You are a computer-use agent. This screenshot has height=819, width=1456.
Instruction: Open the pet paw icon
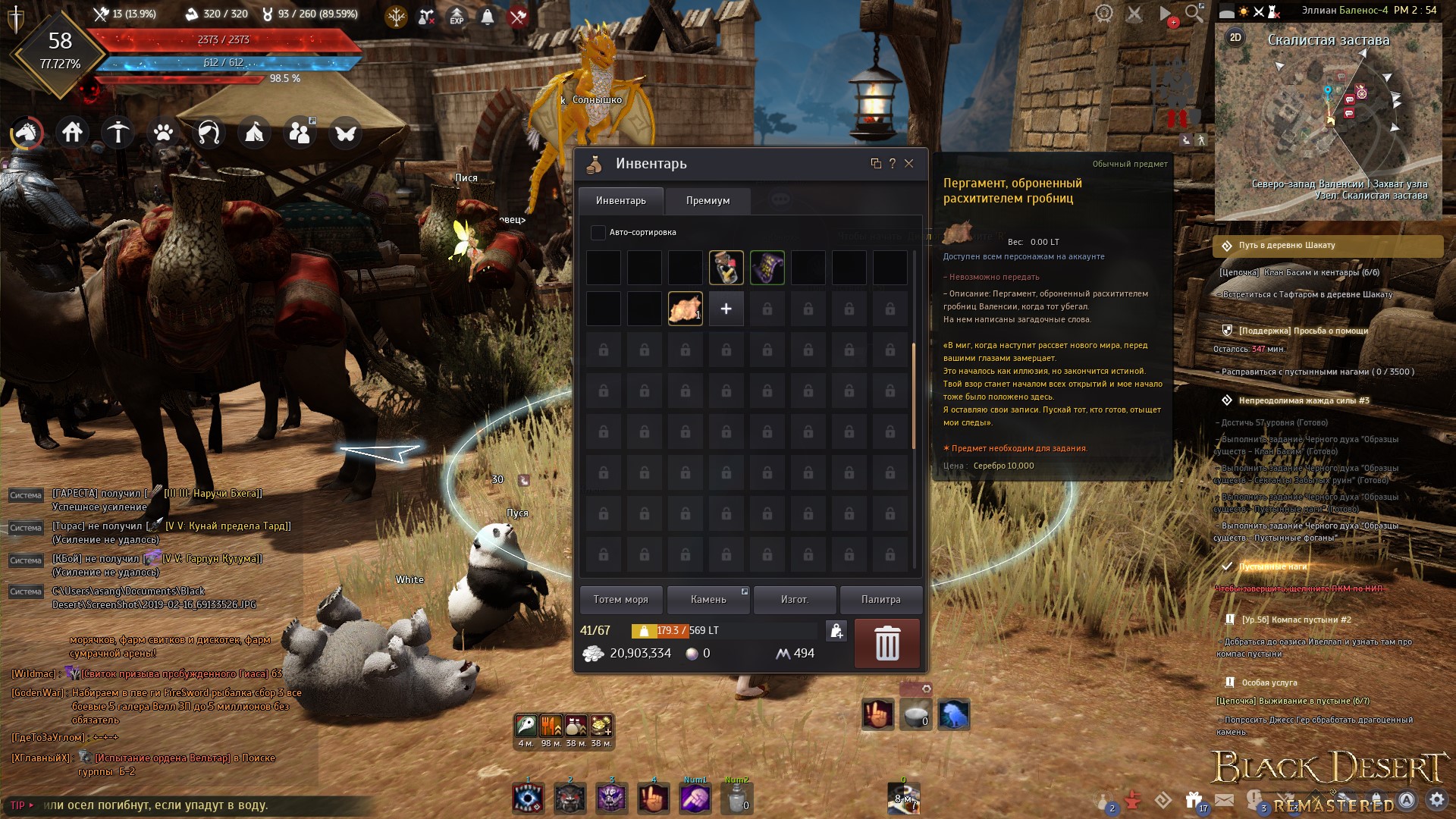click(x=163, y=133)
